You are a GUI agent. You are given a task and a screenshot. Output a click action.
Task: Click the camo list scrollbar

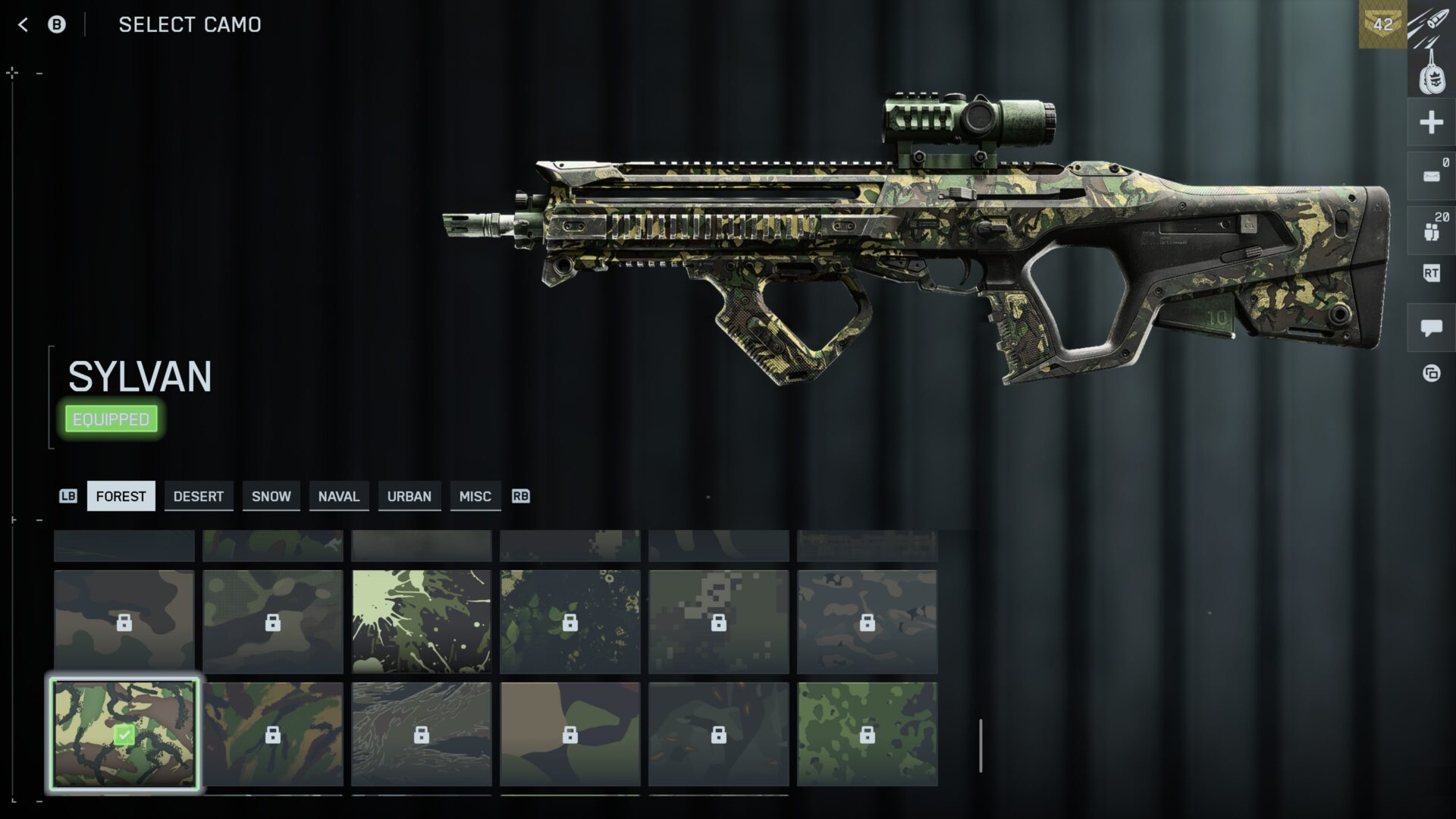981,746
